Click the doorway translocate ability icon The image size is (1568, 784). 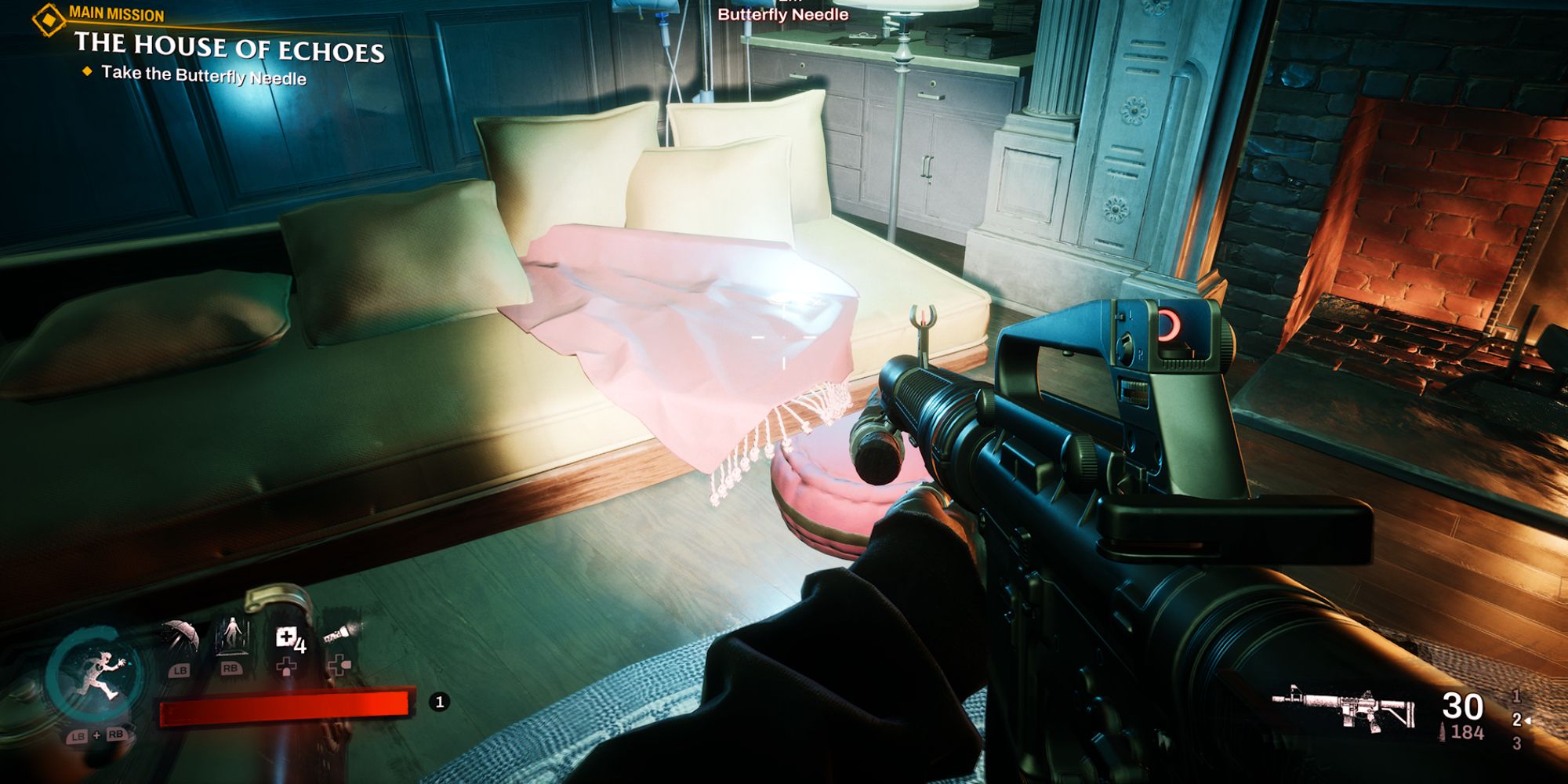[234, 636]
